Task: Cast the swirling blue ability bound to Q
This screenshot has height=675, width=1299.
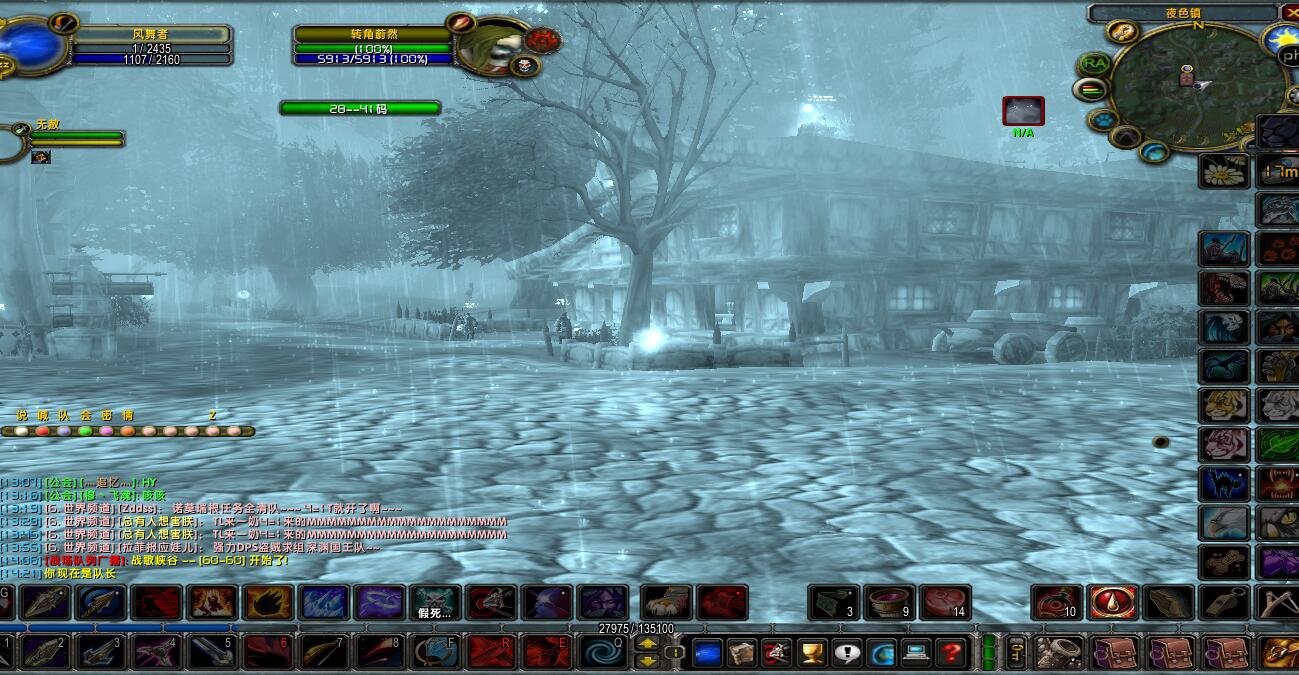Action: (603, 652)
